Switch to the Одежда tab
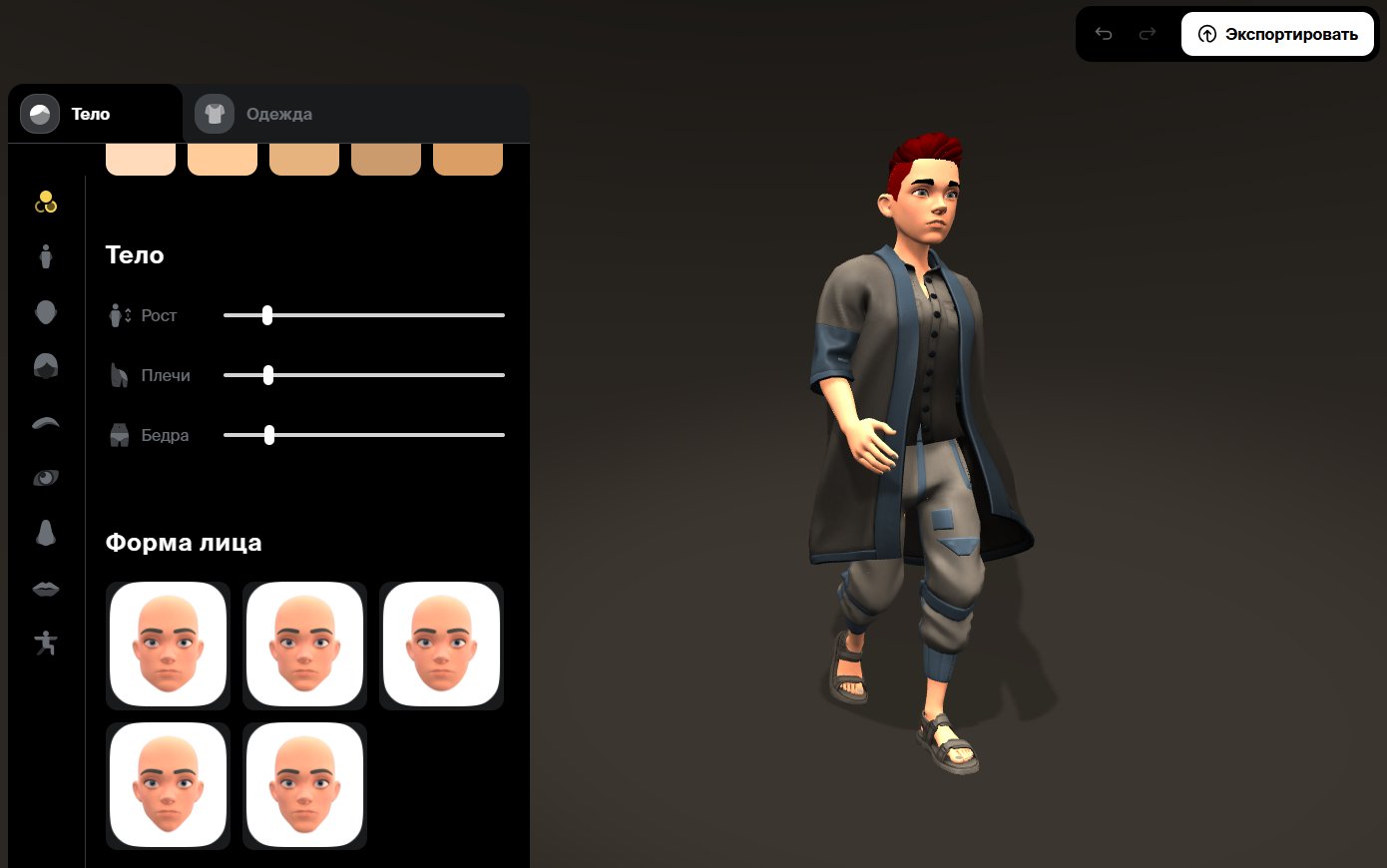1387x868 pixels. point(278,114)
